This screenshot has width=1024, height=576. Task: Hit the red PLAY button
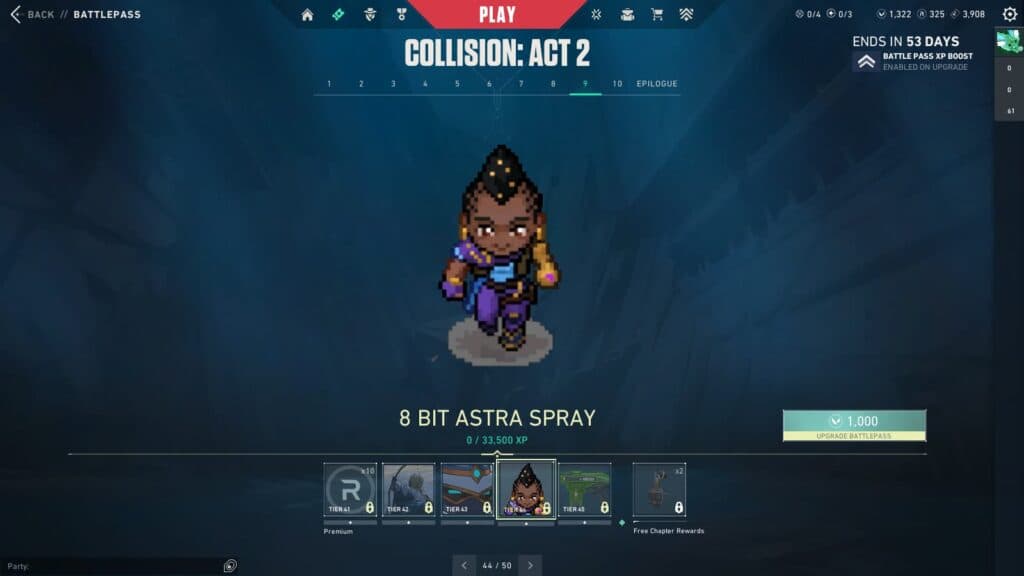497,14
